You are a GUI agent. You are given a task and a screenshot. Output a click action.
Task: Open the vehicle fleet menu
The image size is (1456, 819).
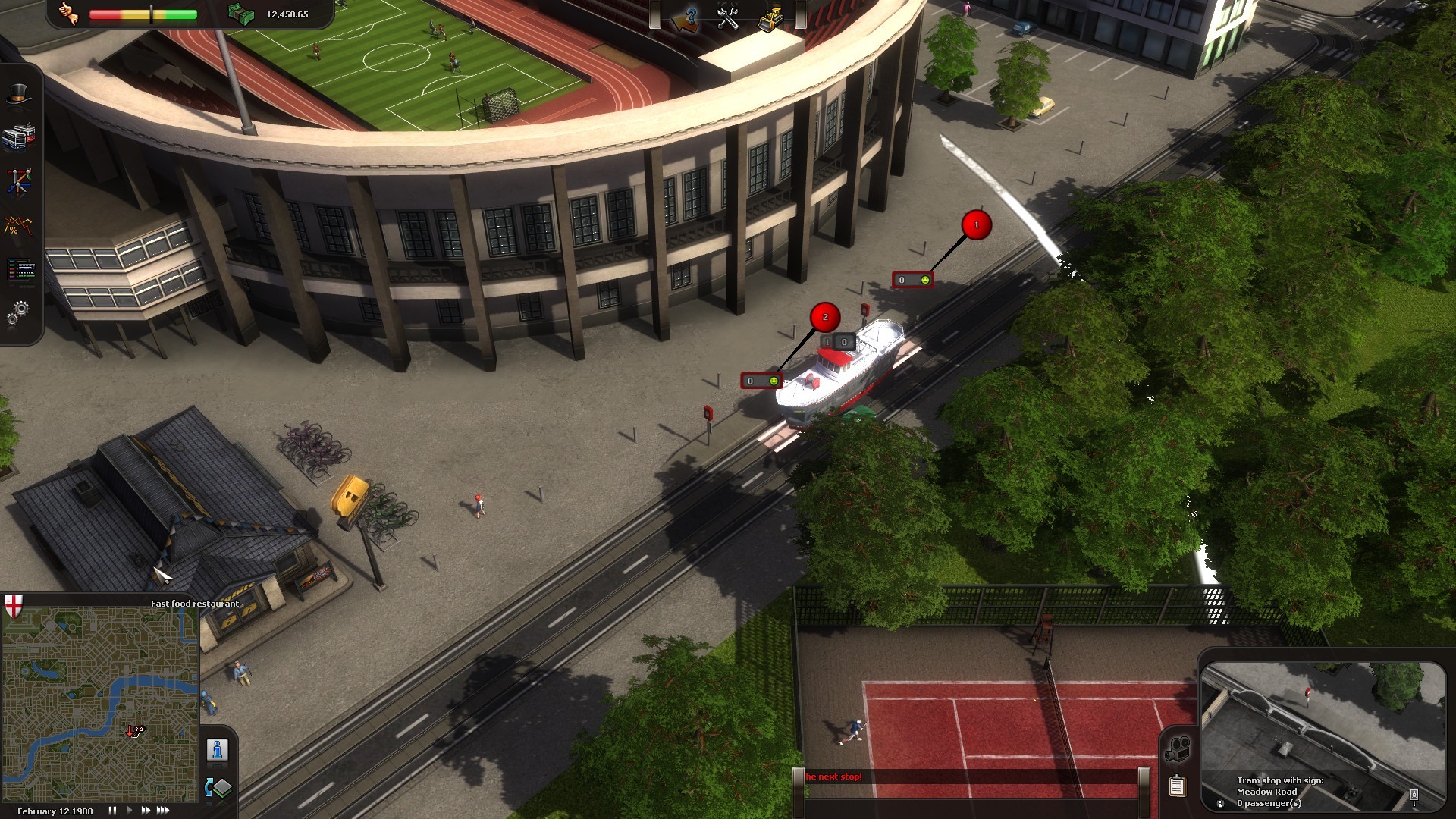pyautogui.click(x=19, y=136)
